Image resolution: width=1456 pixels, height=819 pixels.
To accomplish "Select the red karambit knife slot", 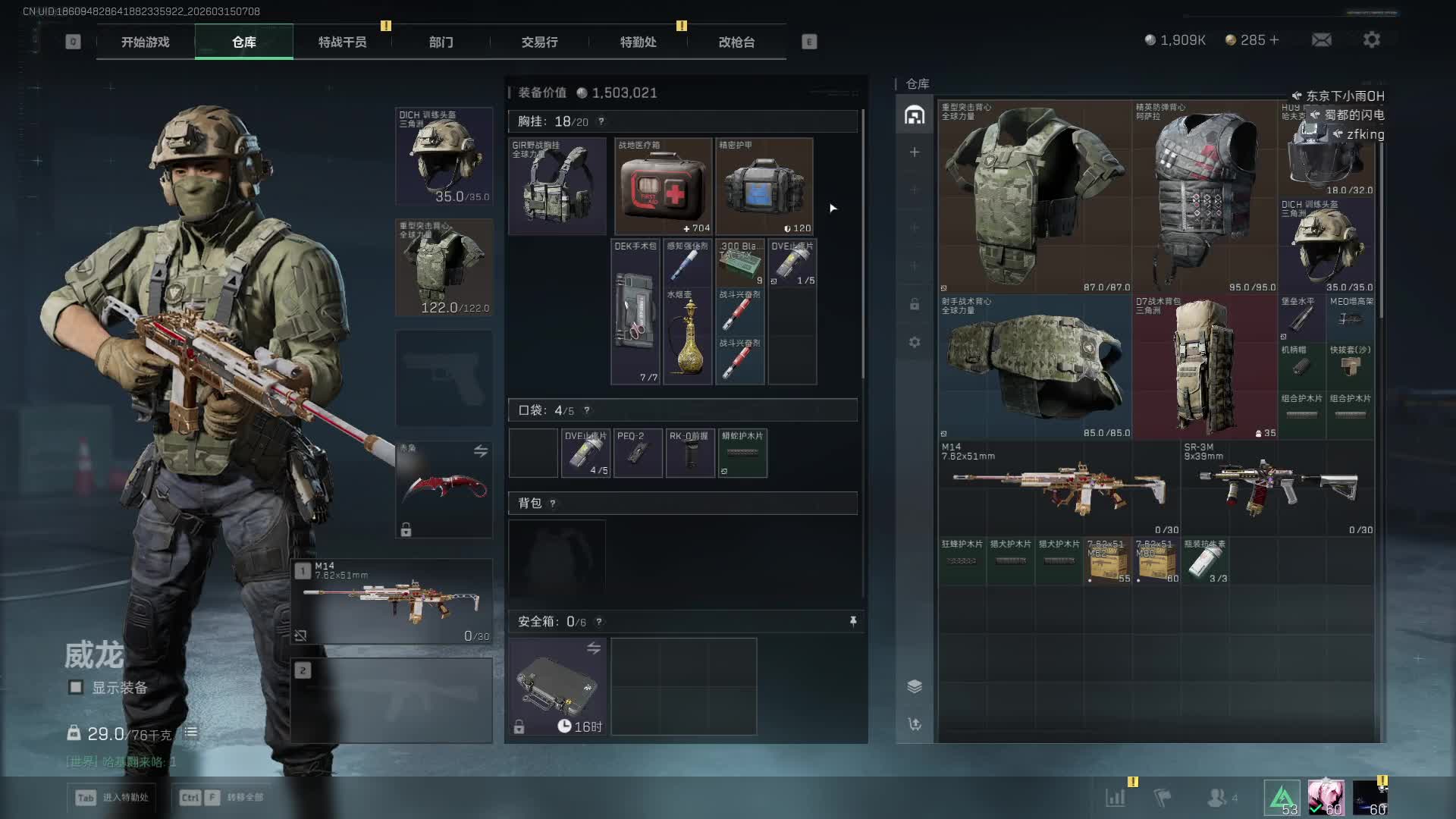I will 444,489.
